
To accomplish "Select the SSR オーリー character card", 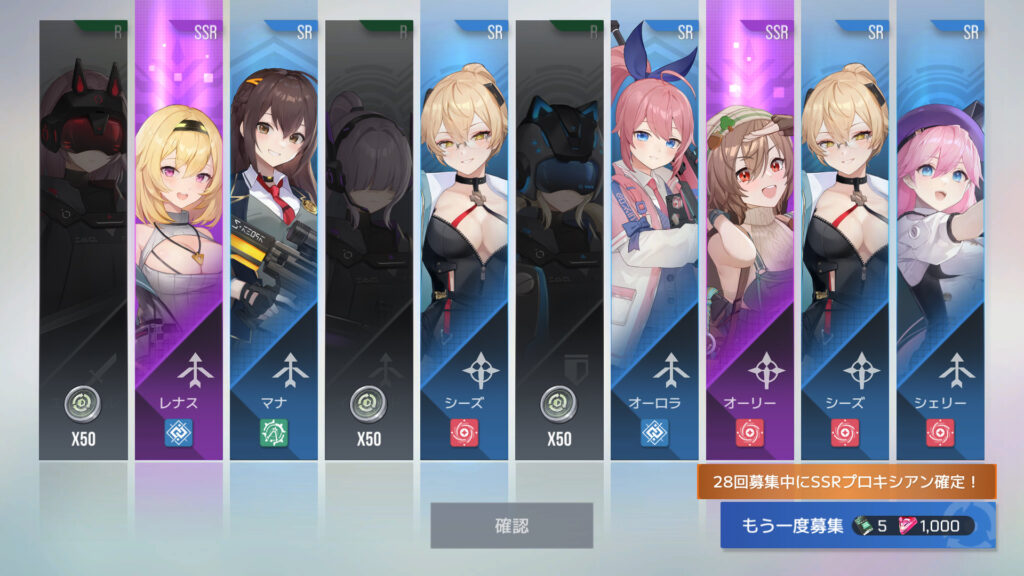I will (750, 240).
